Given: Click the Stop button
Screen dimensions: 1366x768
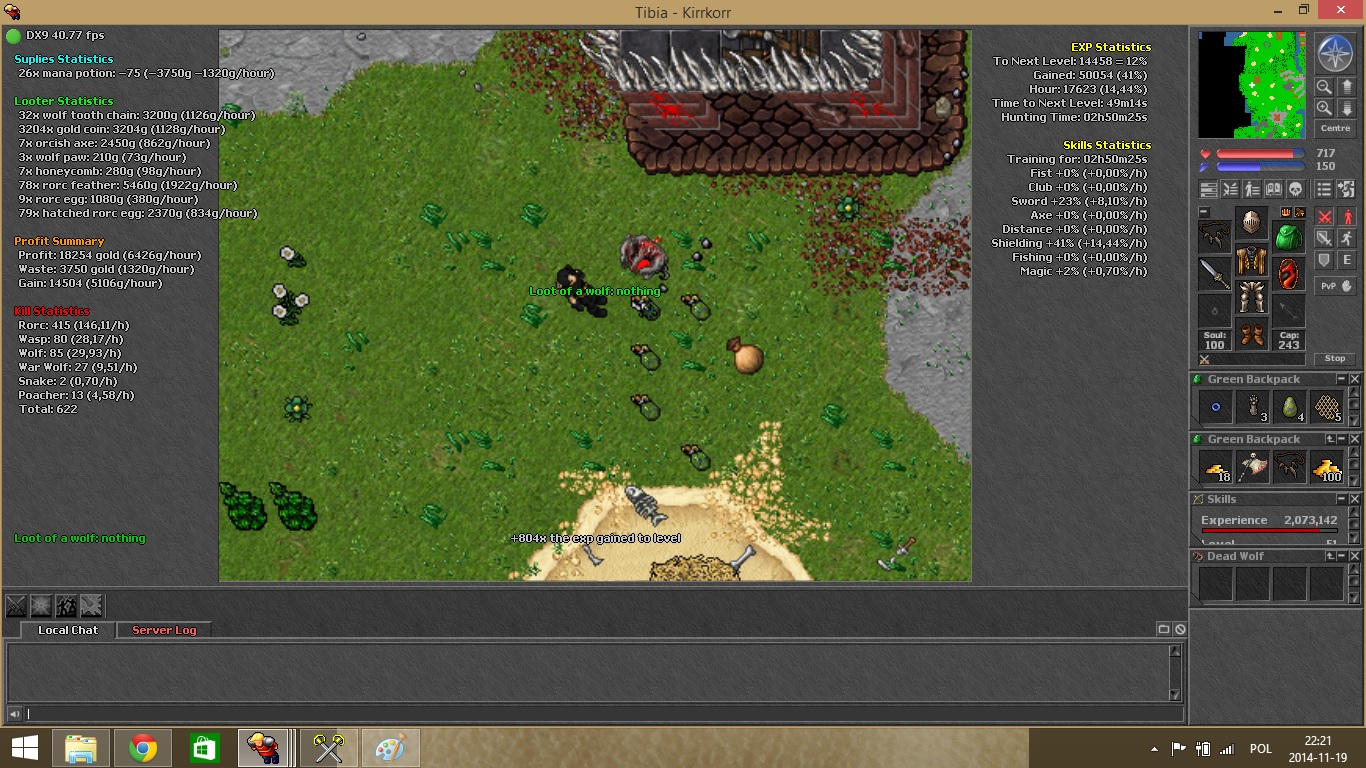Looking at the screenshot, I should point(1335,358).
